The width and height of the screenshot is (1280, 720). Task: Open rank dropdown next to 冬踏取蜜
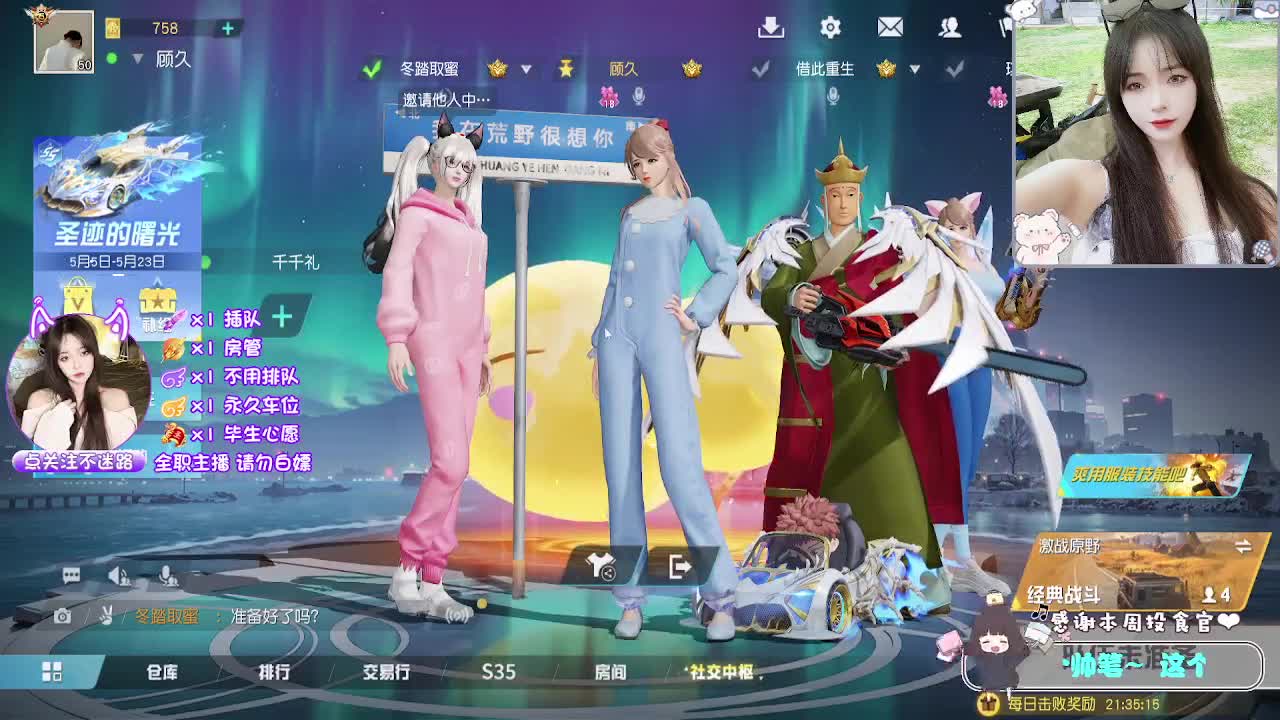524,70
